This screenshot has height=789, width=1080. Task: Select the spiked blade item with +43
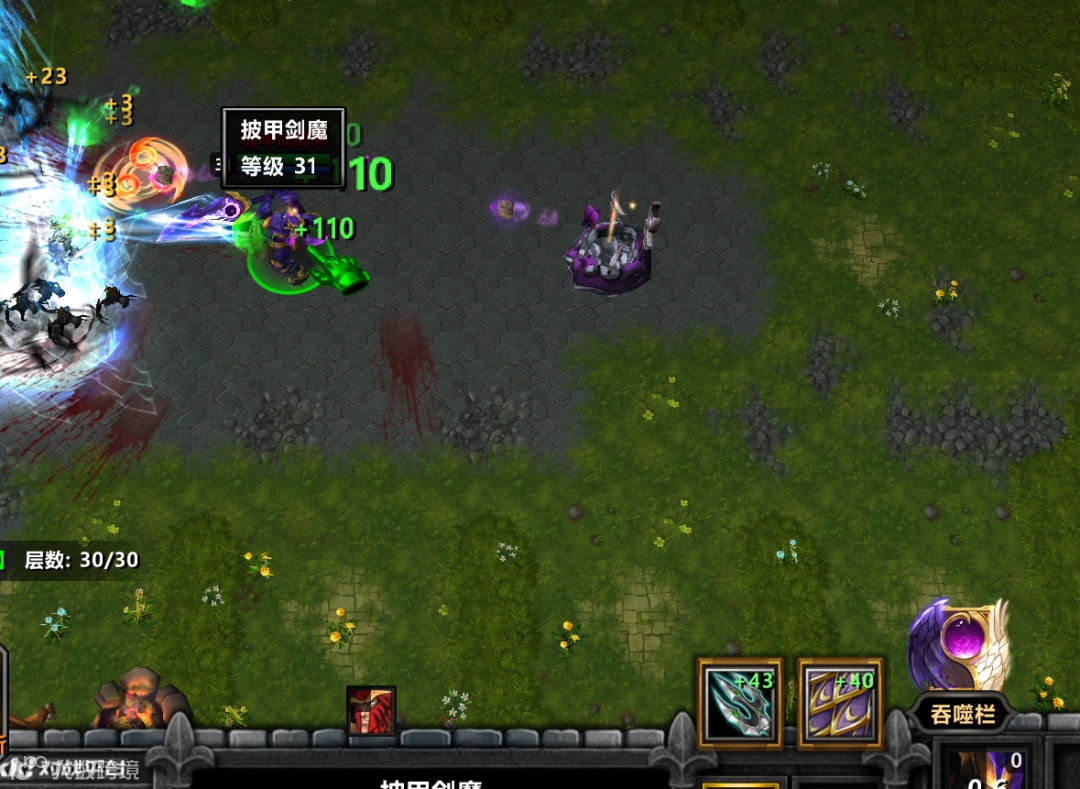(740, 702)
